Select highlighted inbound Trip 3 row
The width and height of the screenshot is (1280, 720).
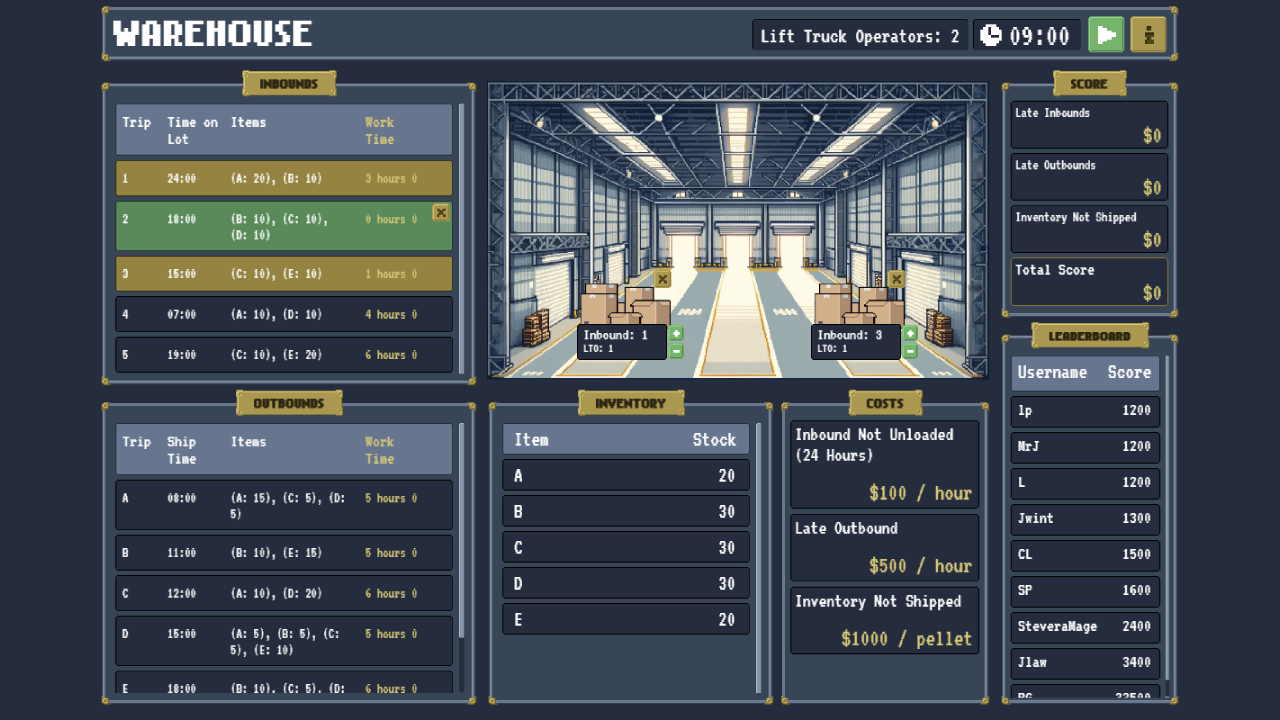(283, 273)
